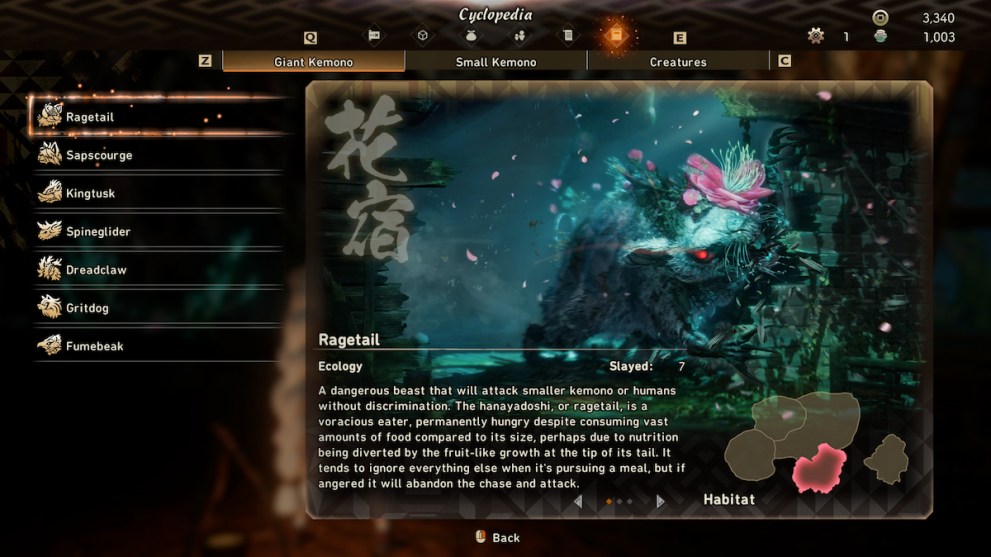
Task: Go to the previous ecology page arrow
Action: coord(578,501)
